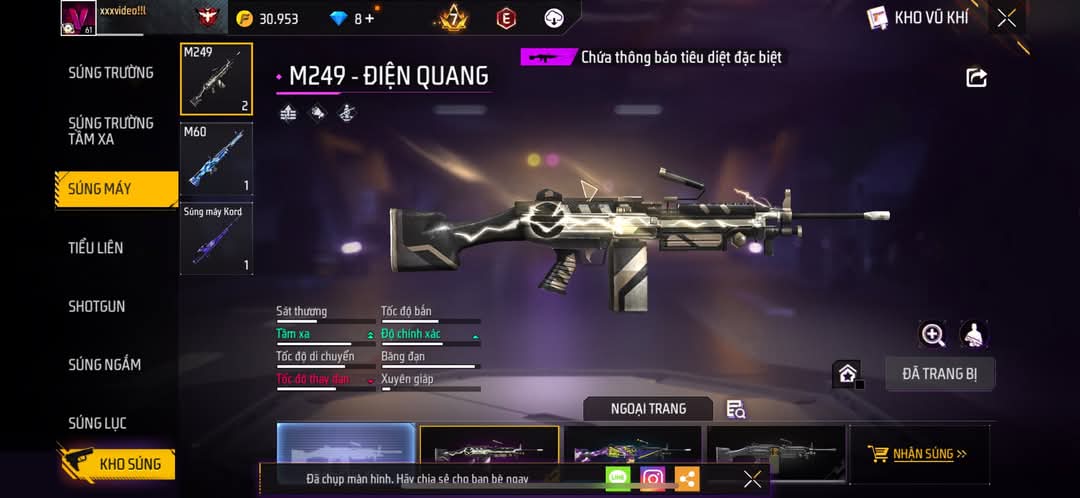Switch to the Súng Lục category
This screenshot has width=1080, height=498.
97,423
